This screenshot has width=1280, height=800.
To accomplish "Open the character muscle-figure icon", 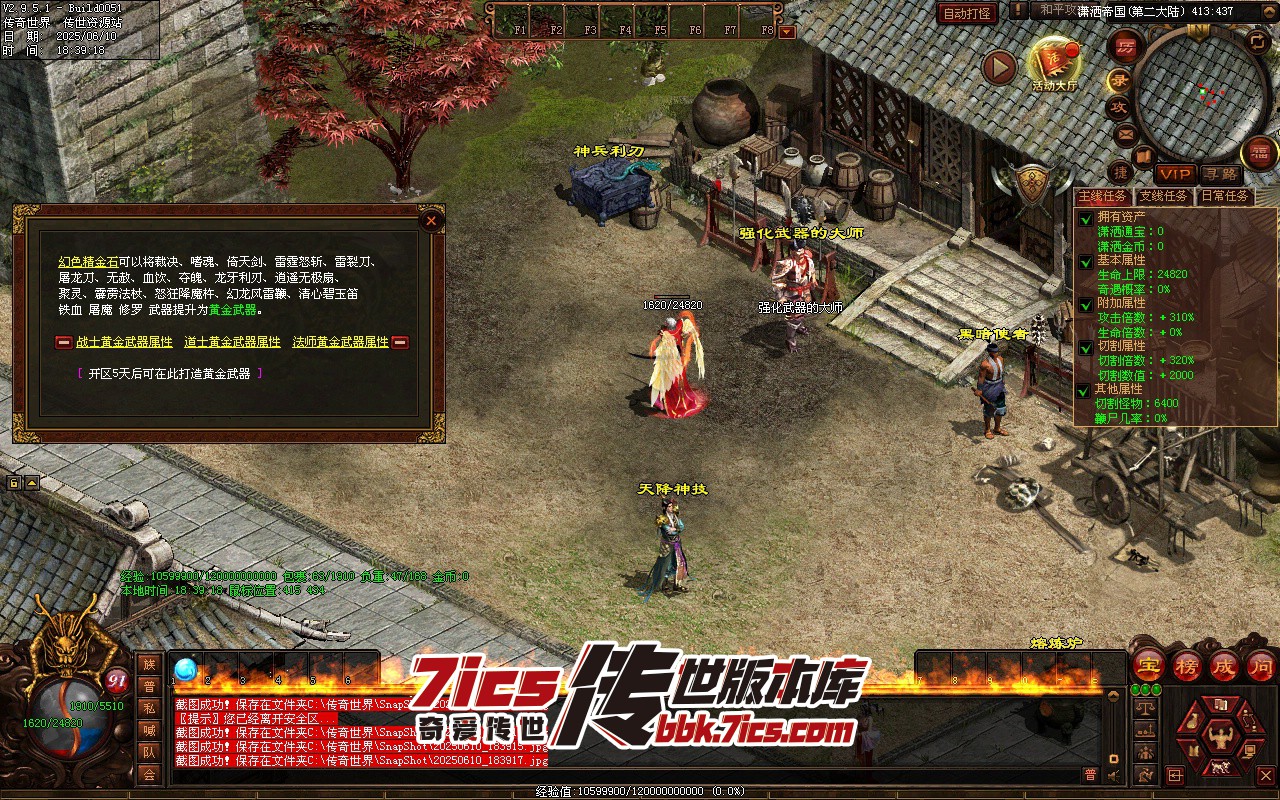I will point(1220,740).
